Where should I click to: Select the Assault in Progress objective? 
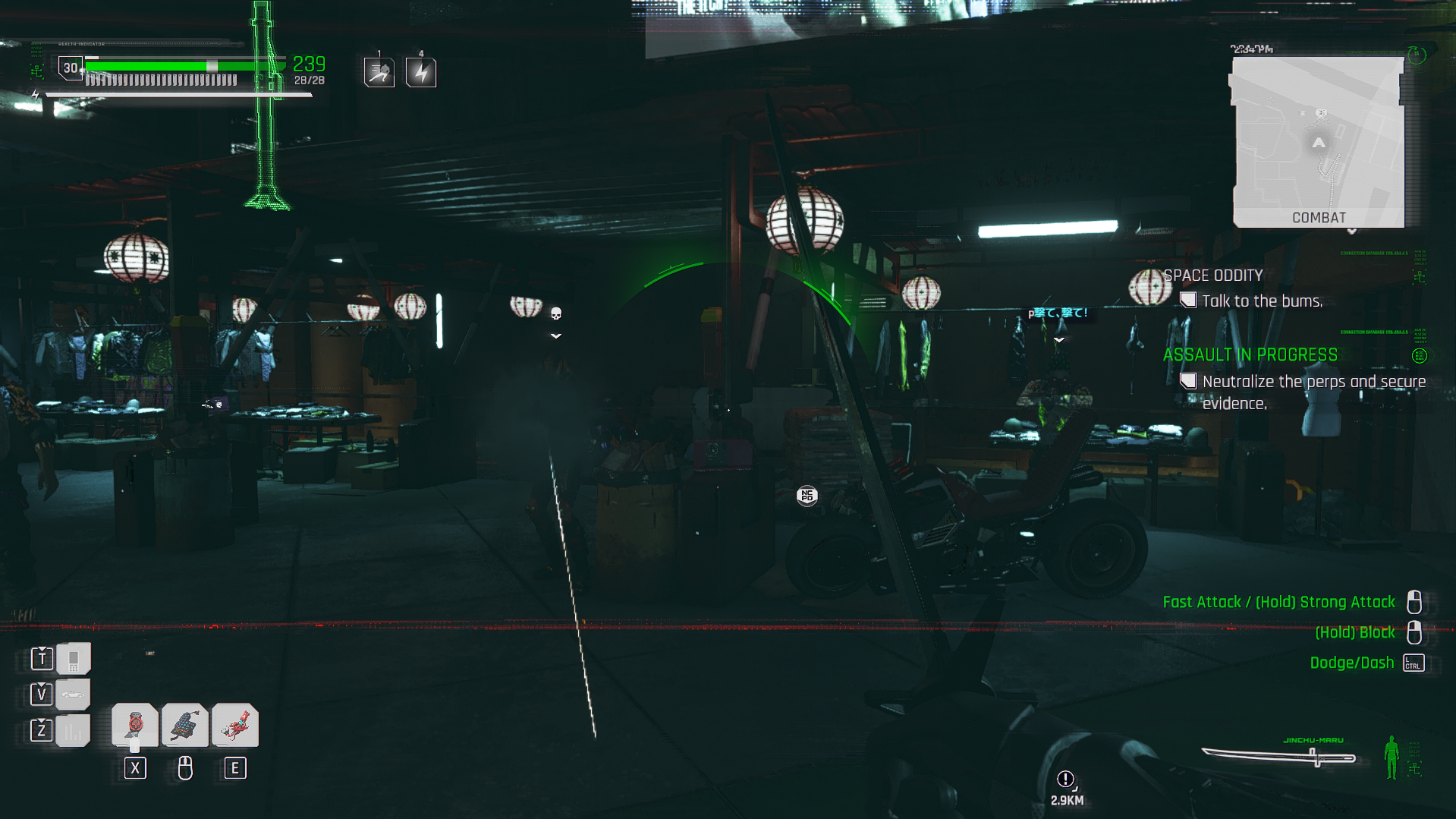tap(1250, 355)
